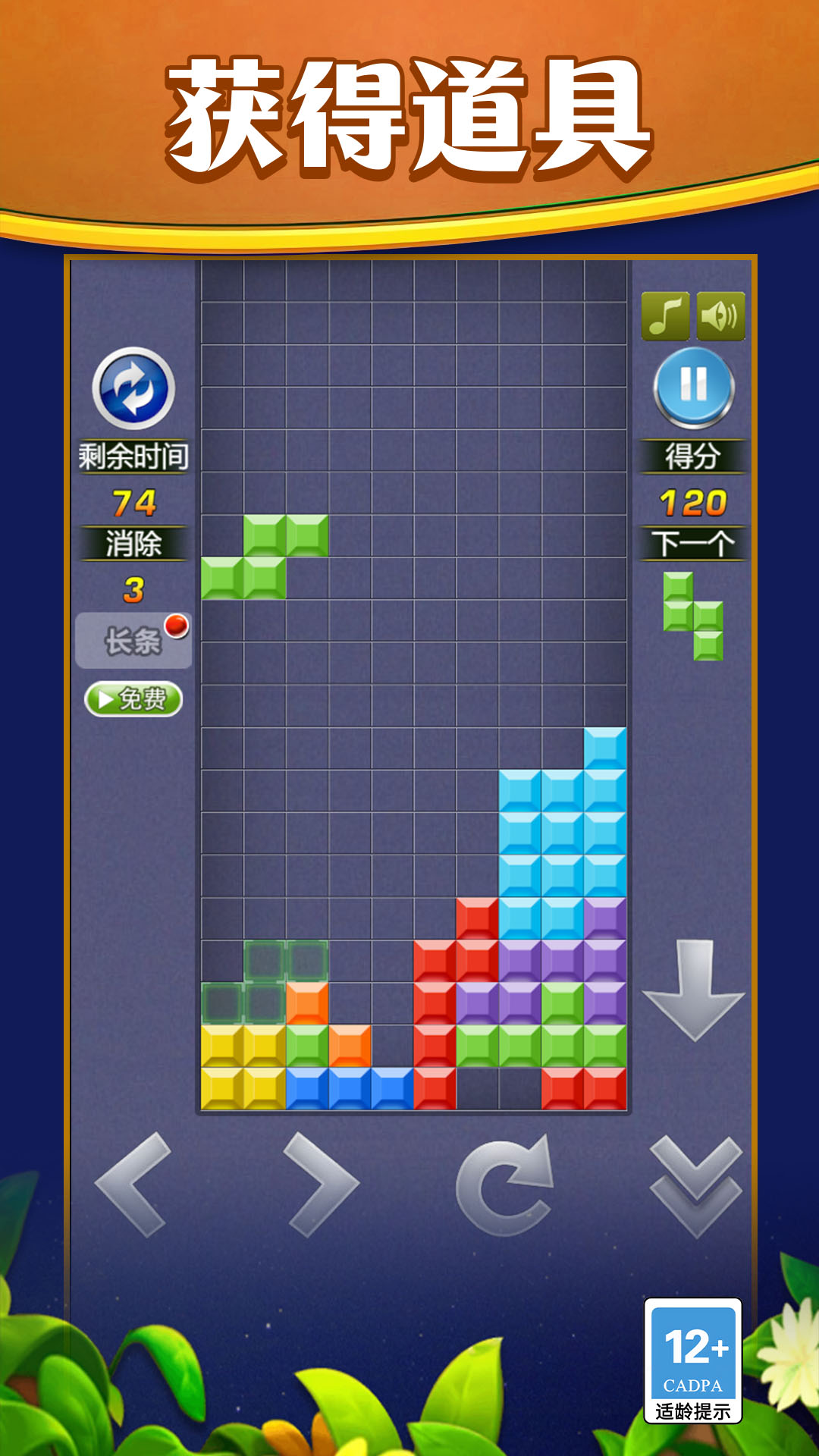Toggle the music note button
819x1456 pixels.
click(665, 315)
